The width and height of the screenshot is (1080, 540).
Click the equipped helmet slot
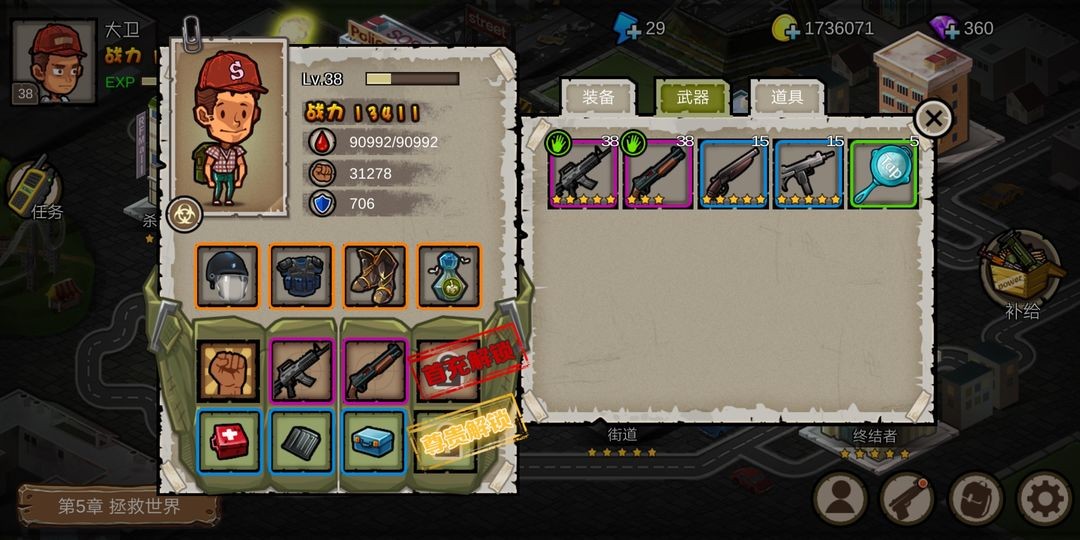pyautogui.click(x=227, y=276)
